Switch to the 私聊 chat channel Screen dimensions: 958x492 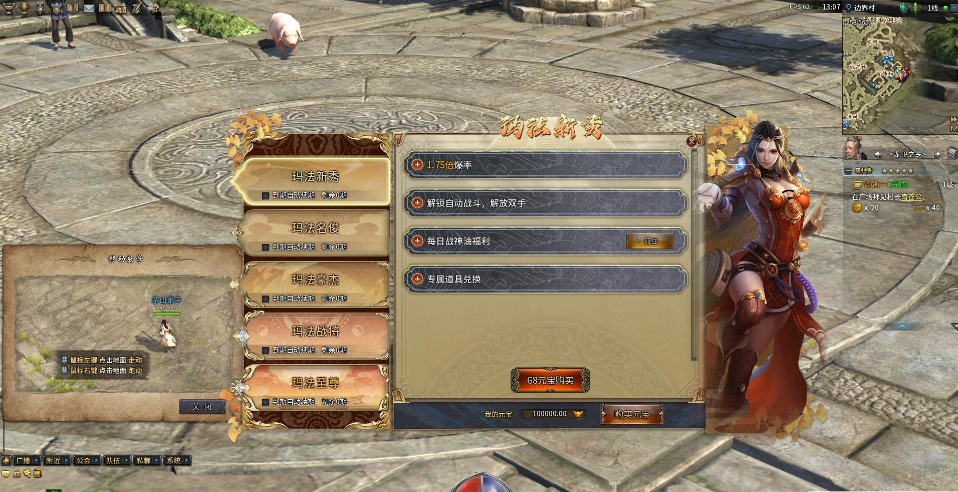[x=144, y=461]
